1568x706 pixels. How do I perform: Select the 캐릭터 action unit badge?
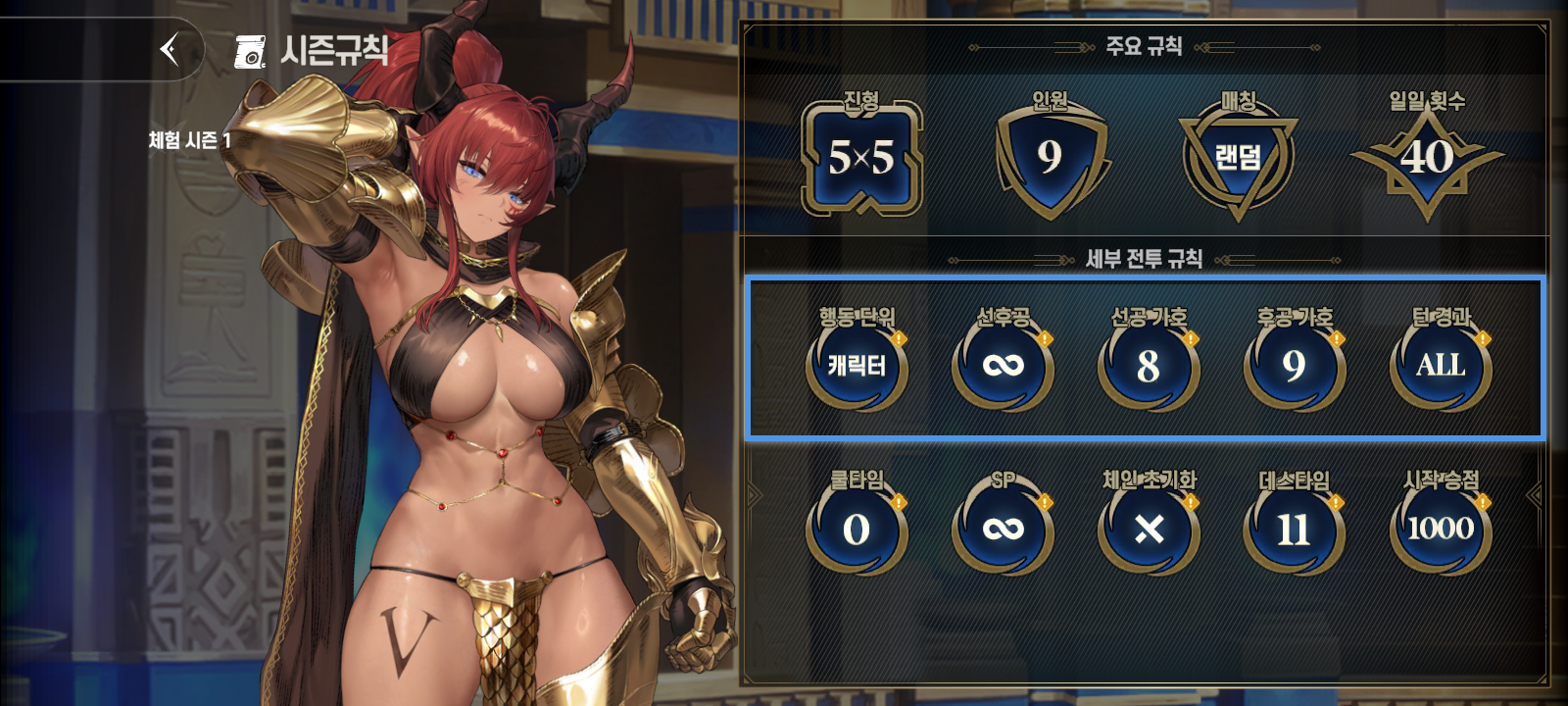[x=856, y=365]
